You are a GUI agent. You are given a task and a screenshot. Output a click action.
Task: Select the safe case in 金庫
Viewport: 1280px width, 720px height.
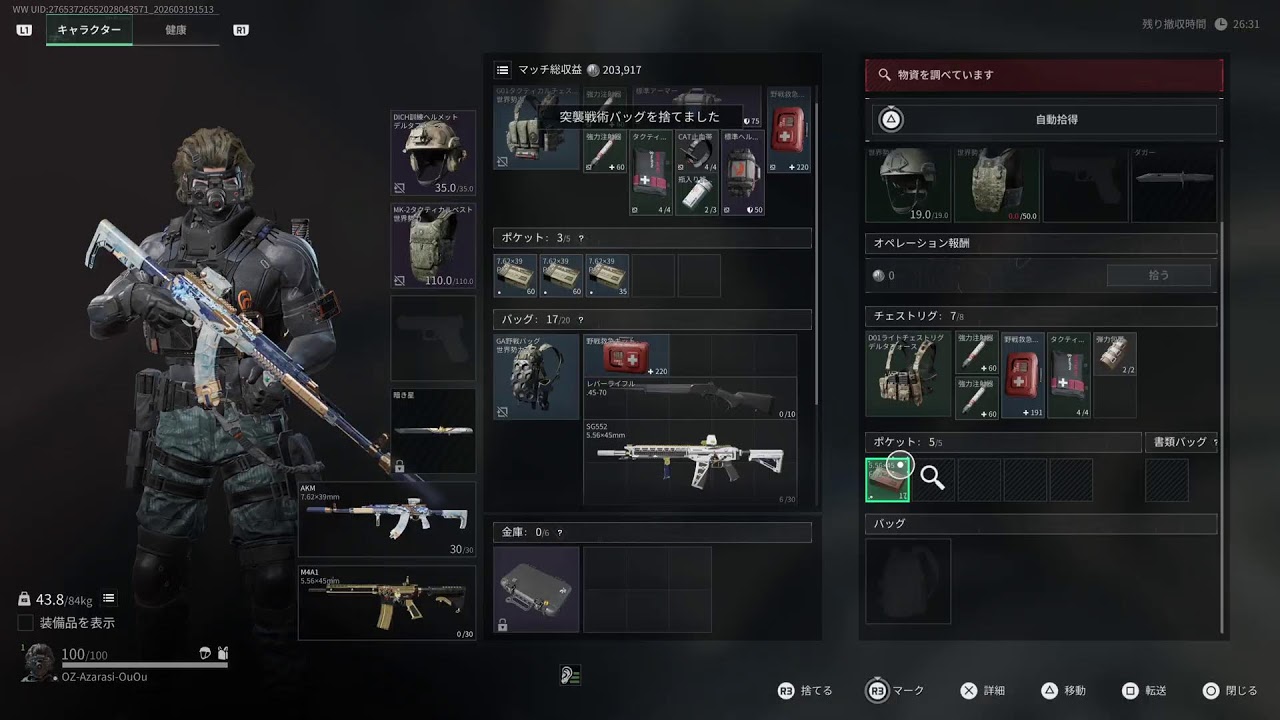tap(536, 588)
